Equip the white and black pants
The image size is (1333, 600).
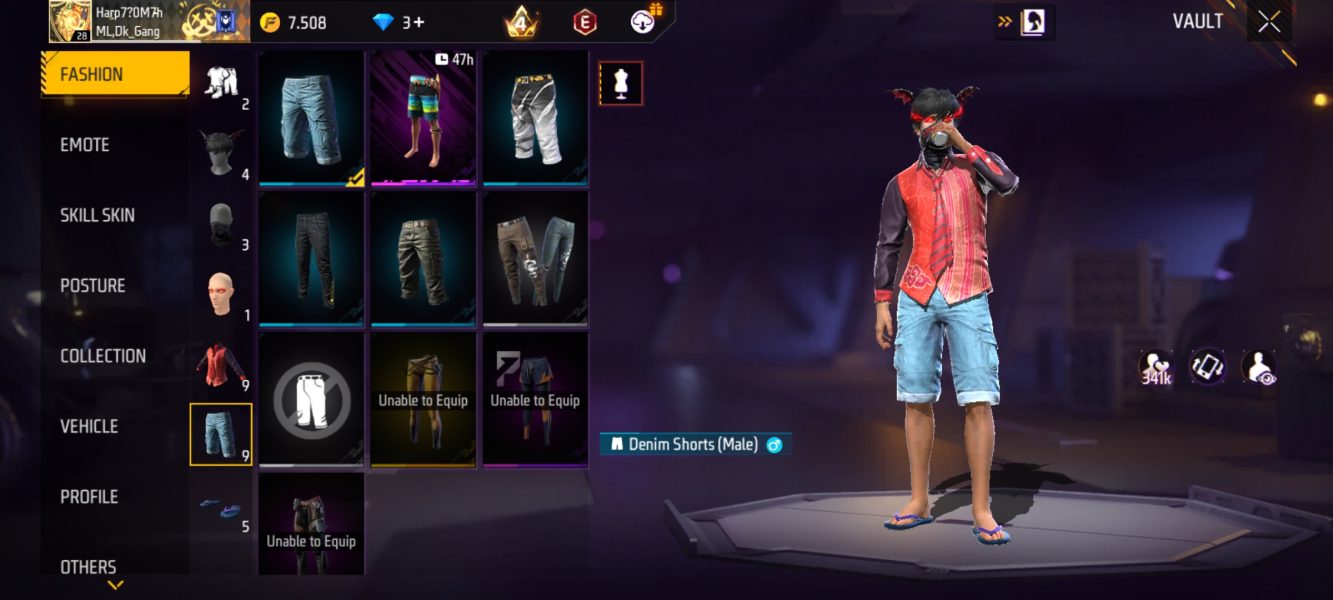coord(536,119)
